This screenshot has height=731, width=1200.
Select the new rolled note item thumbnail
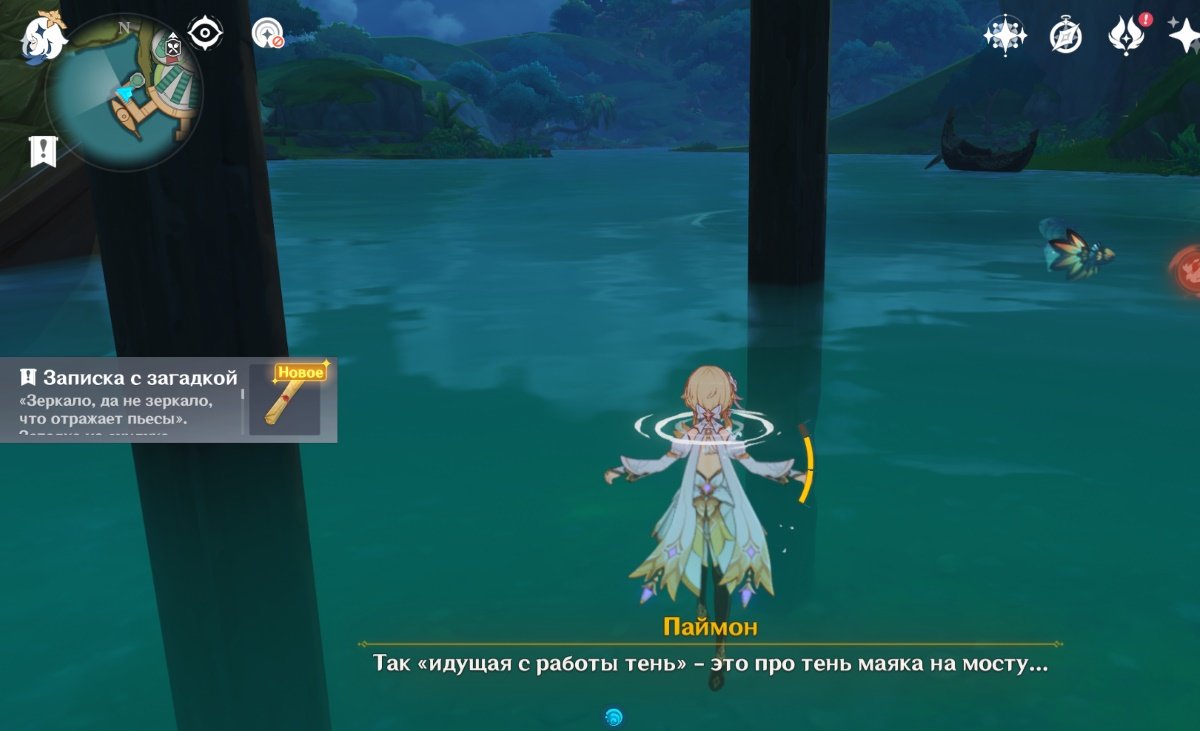tap(291, 399)
